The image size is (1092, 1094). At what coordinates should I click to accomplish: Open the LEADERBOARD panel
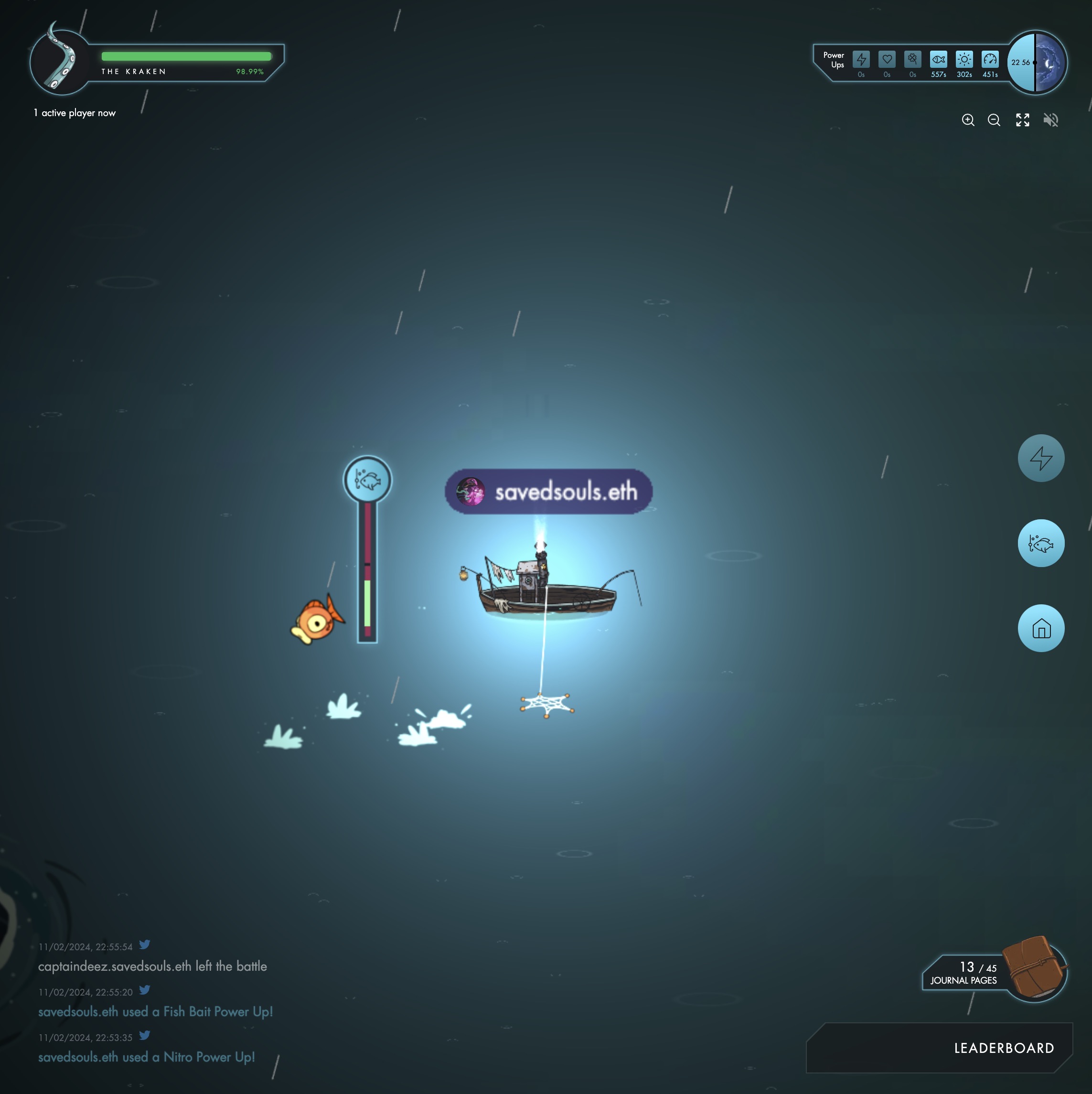pos(1003,1048)
